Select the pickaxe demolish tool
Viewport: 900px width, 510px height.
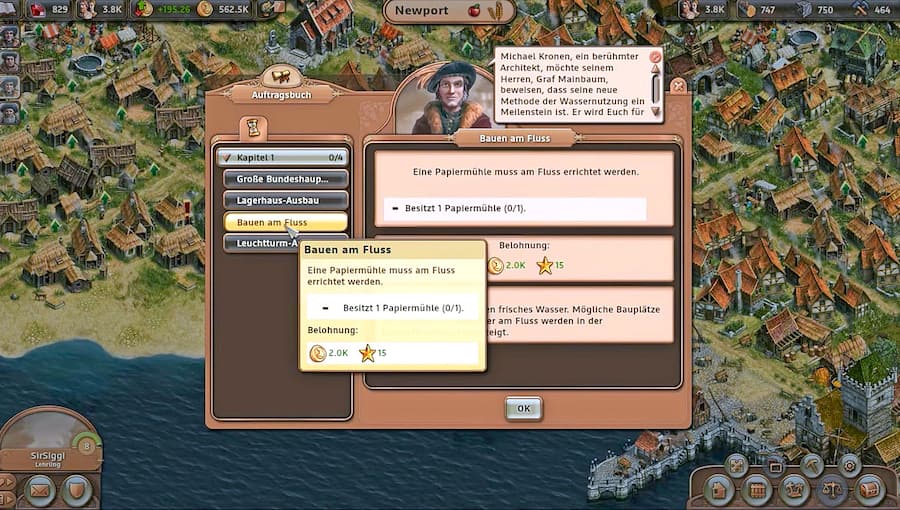812,465
